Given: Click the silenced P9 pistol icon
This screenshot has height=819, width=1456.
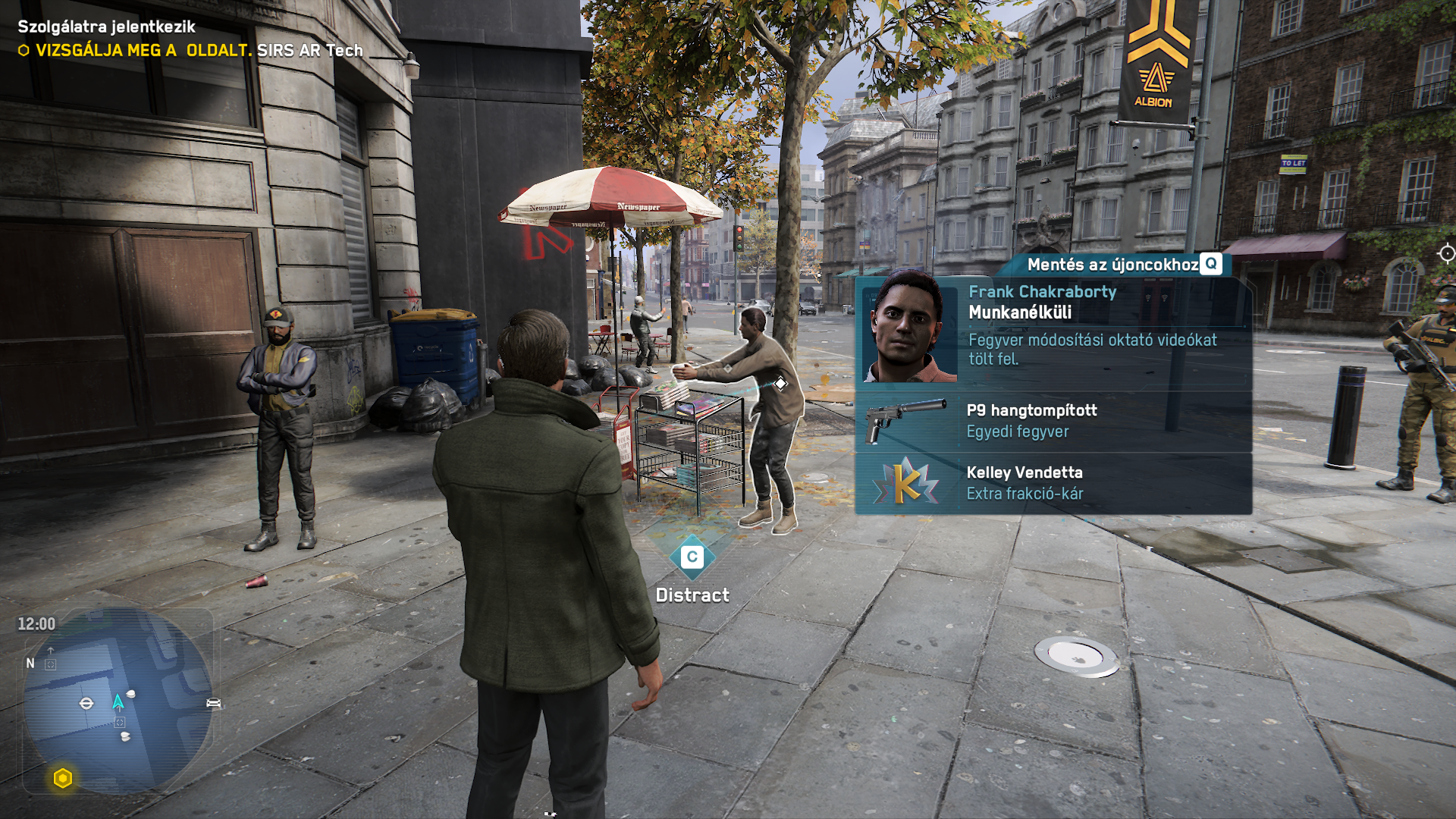Looking at the screenshot, I should [905, 418].
